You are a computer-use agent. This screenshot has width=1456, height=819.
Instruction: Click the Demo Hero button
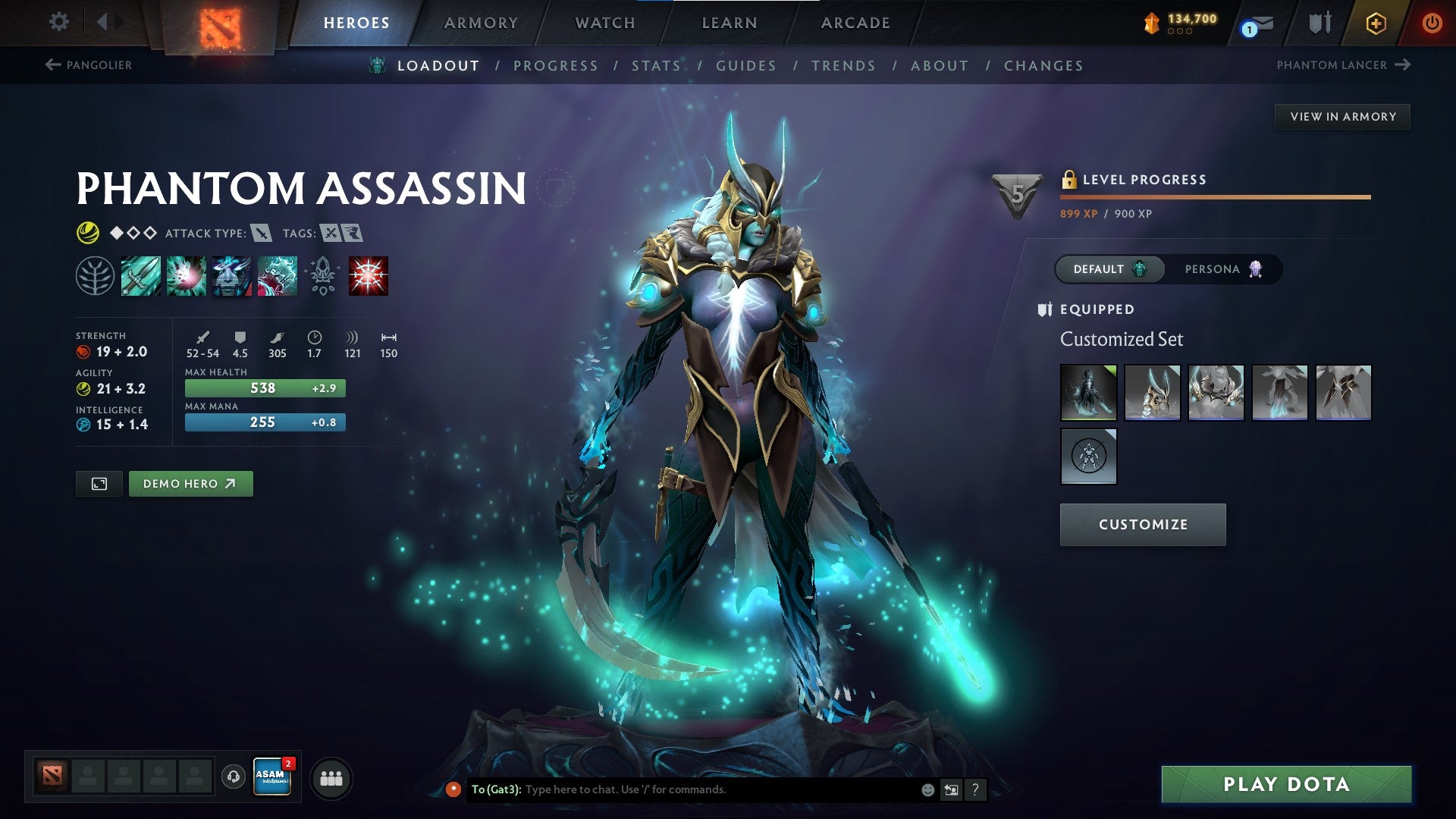(x=190, y=483)
